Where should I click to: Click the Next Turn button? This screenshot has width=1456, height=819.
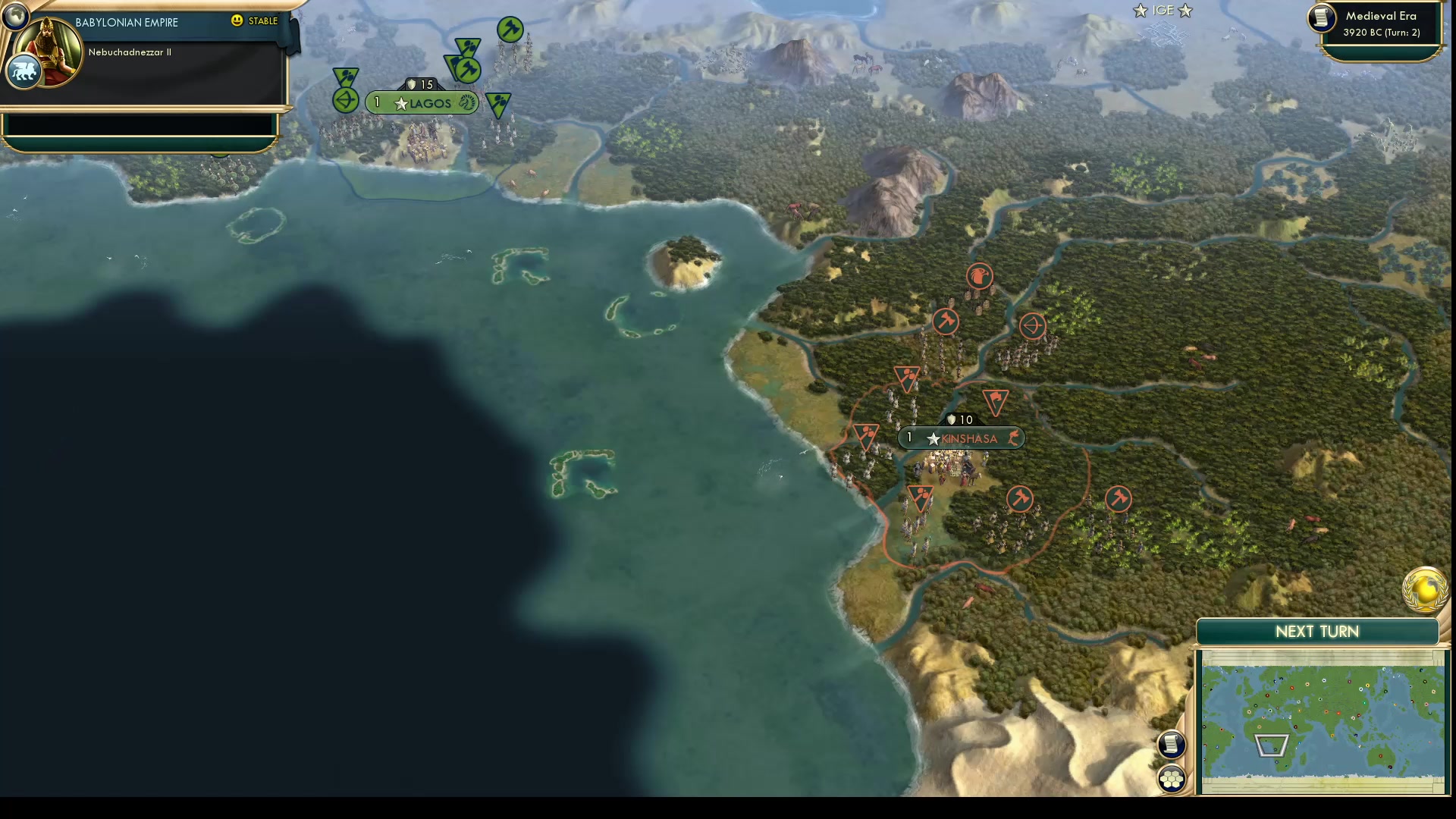pos(1319,631)
